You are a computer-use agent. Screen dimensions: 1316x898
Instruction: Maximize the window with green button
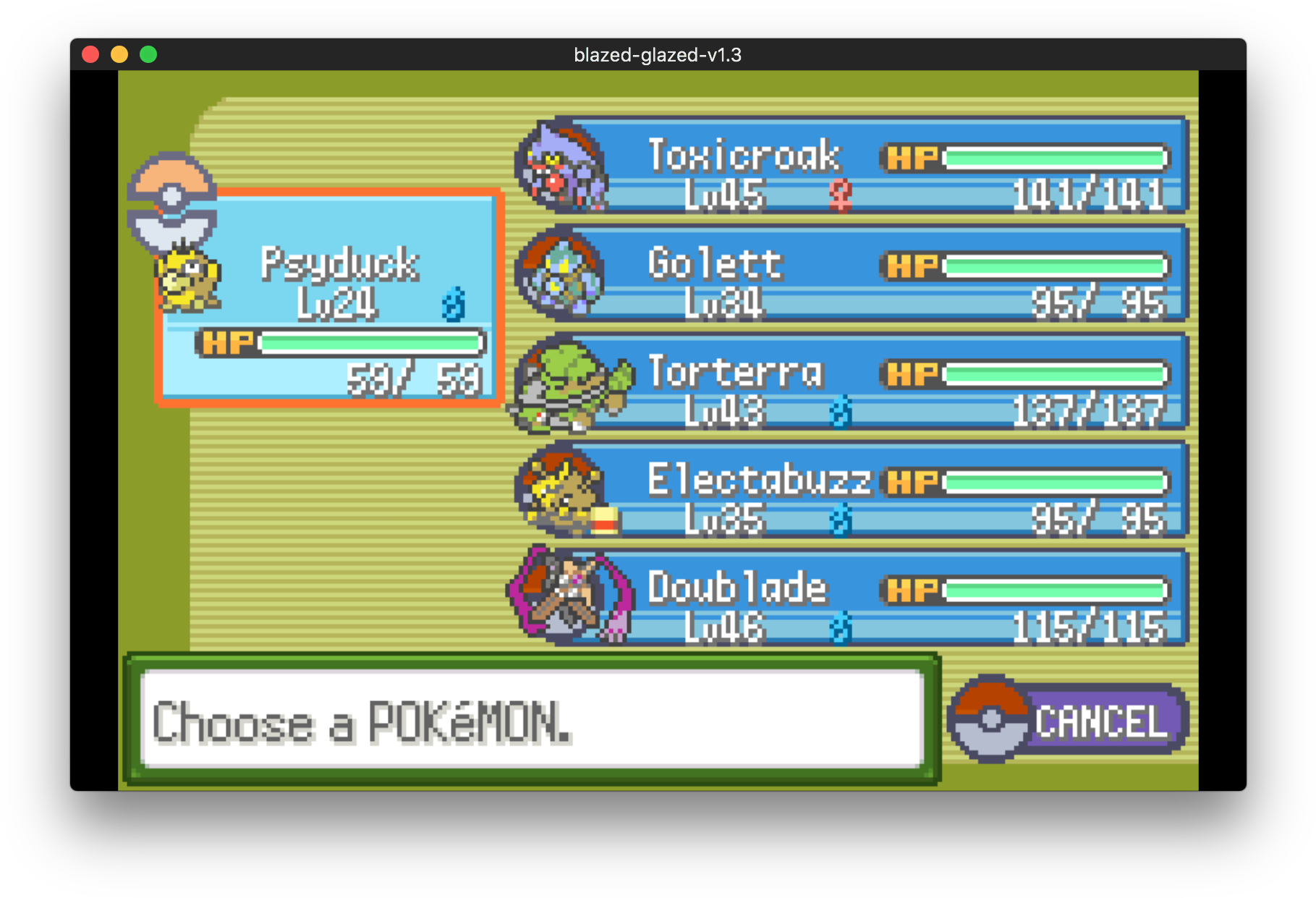pyautogui.click(x=148, y=55)
